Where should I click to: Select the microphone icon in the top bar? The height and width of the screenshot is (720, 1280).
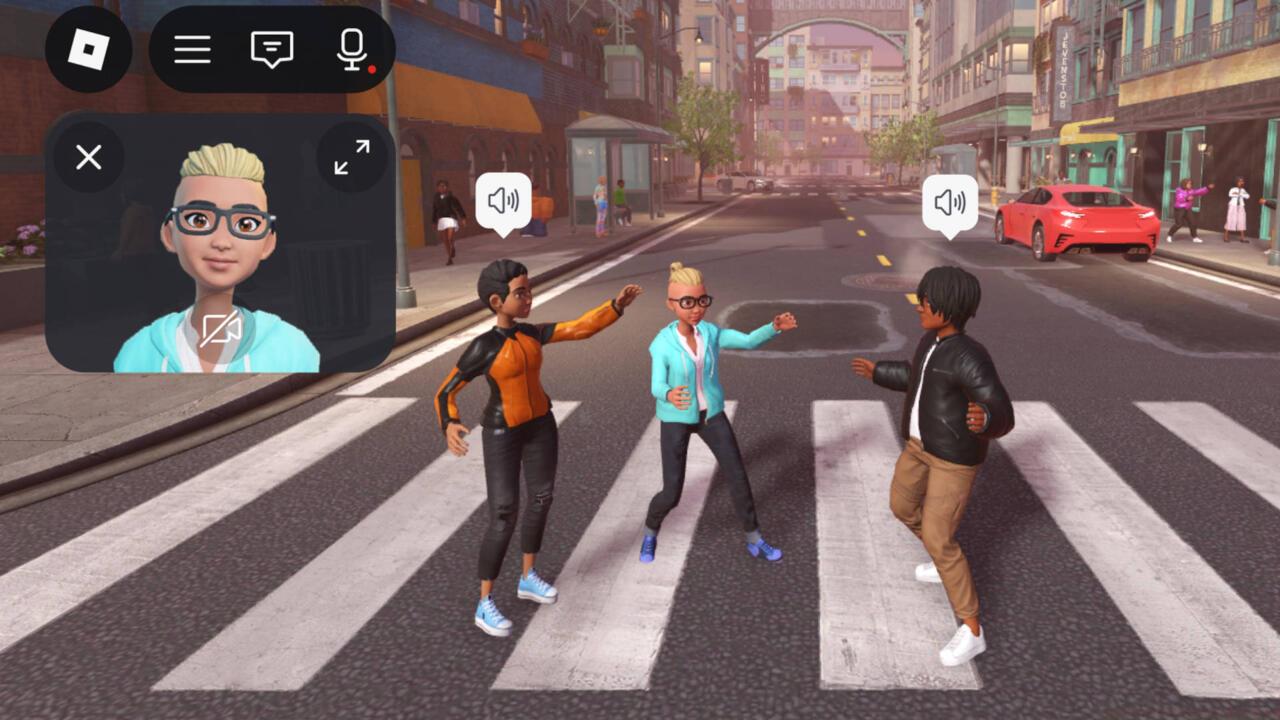(352, 50)
